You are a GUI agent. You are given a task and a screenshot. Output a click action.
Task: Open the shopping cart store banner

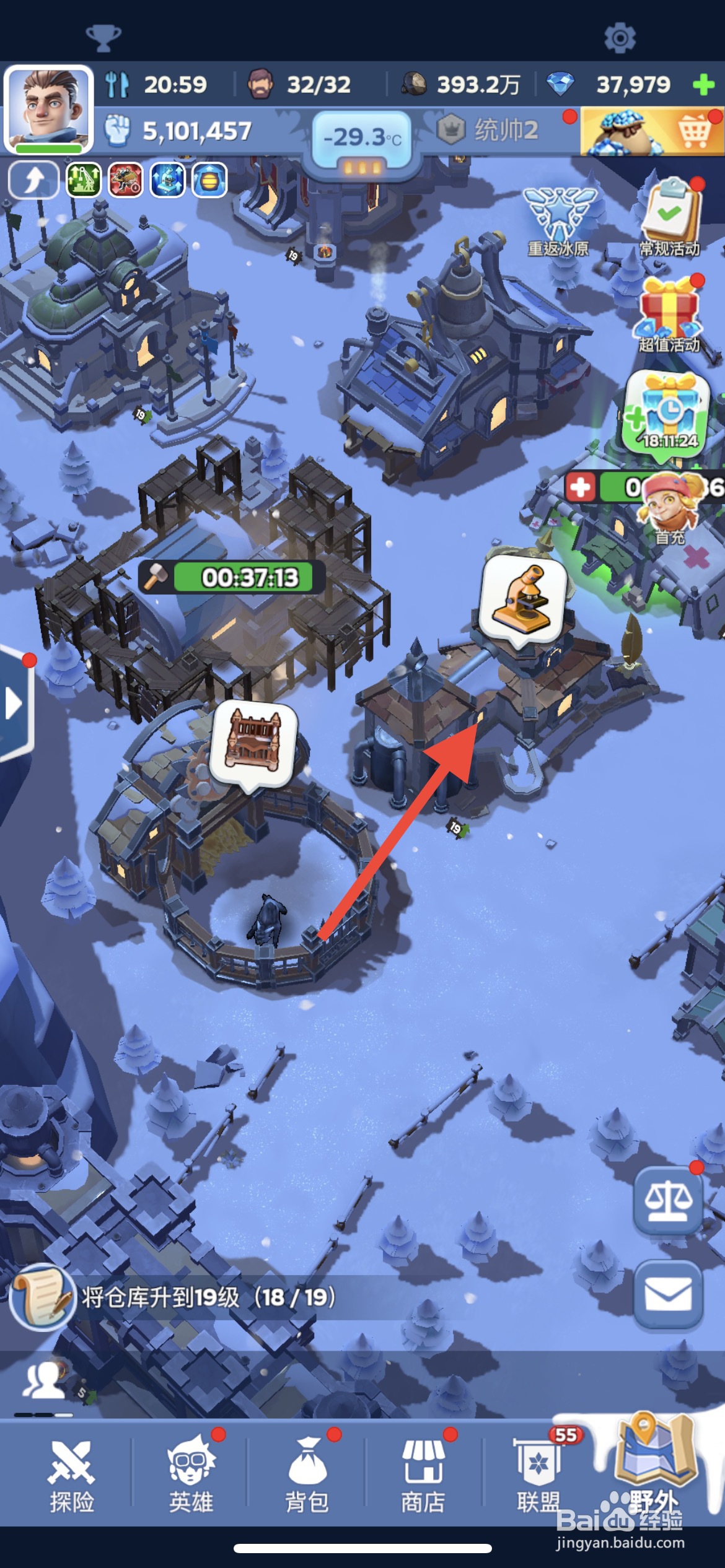coord(652,132)
